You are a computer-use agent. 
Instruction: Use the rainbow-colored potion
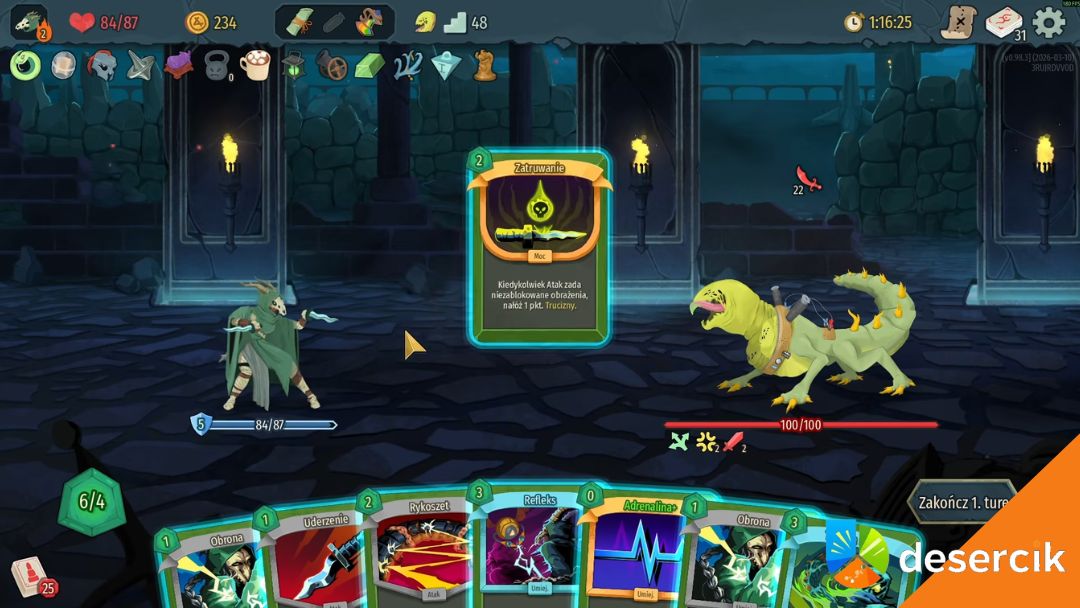pos(370,22)
